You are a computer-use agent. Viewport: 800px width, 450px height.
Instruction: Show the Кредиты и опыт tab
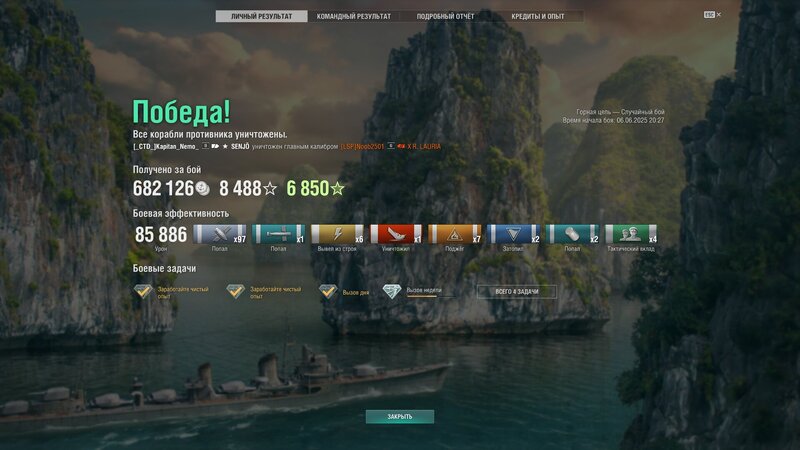coord(539,17)
